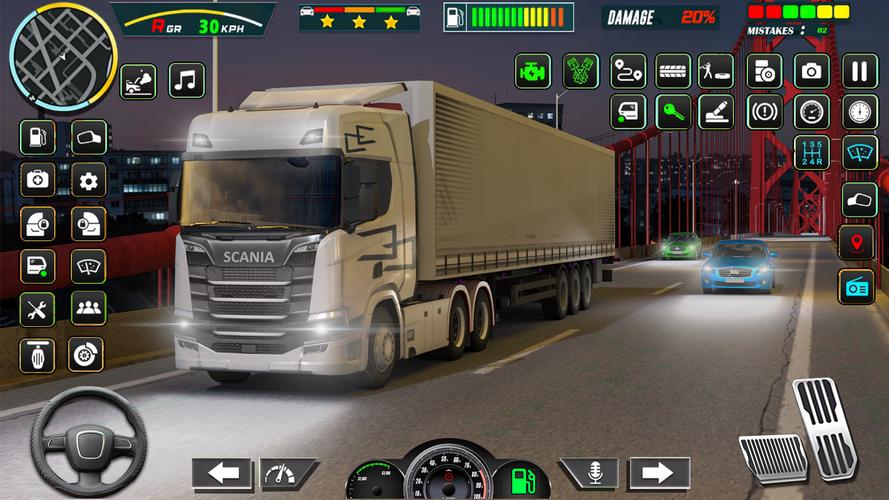Select the three-people group icon
889x500 pixels.
click(88, 309)
